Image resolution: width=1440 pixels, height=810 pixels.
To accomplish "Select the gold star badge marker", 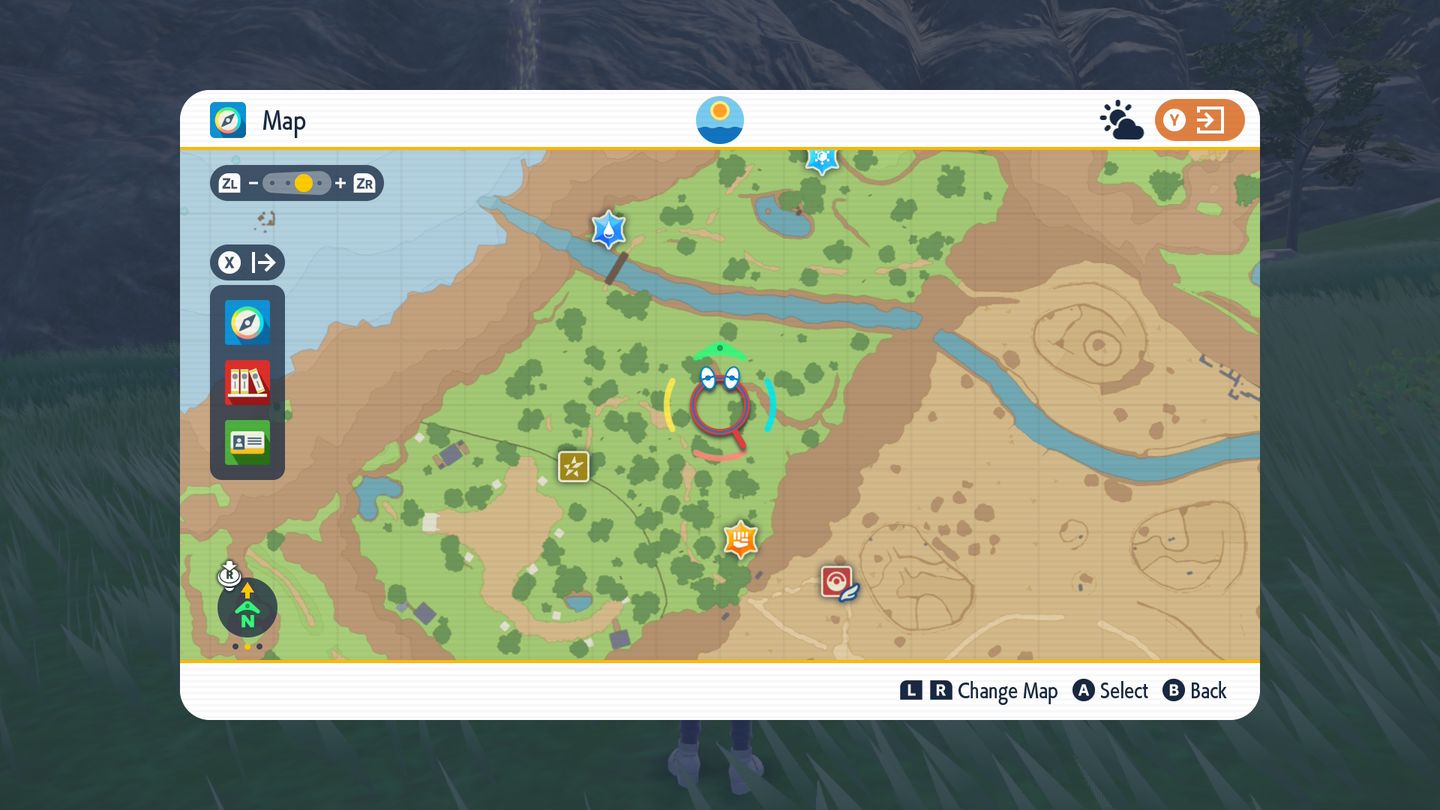I will pyautogui.click(x=573, y=466).
